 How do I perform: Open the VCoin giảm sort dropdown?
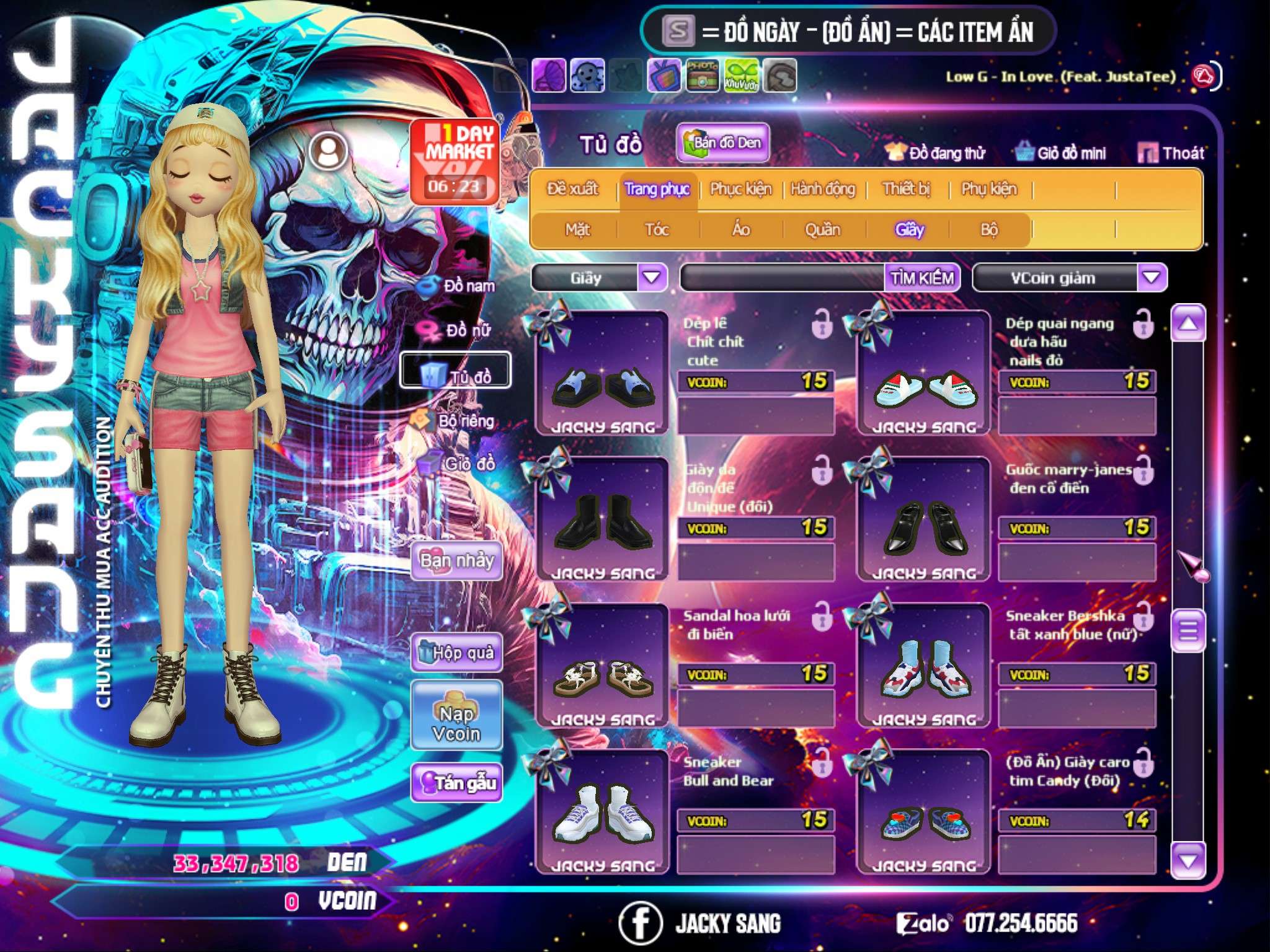coord(1151,278)
